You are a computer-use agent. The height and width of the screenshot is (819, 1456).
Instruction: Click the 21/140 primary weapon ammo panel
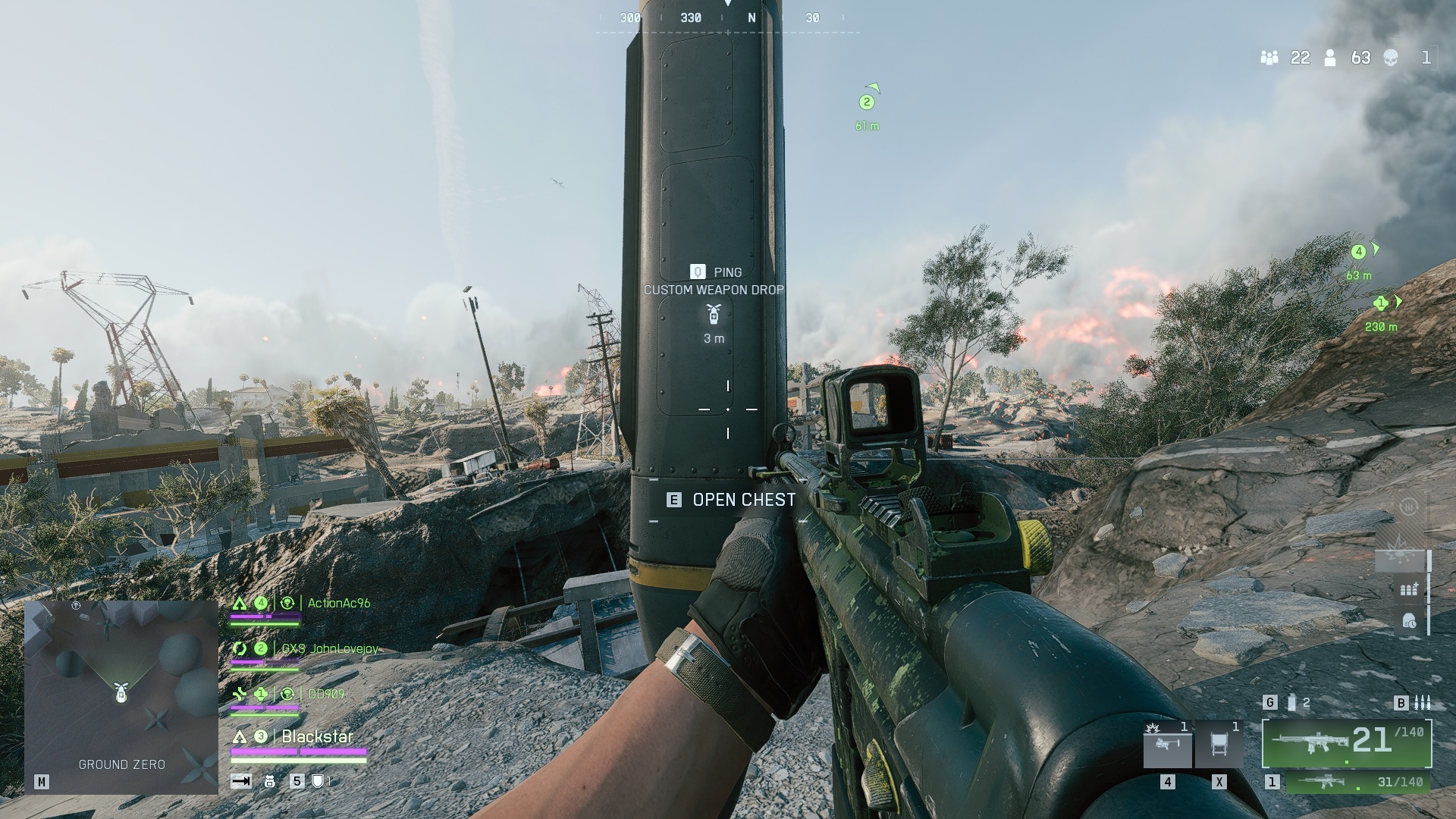click(x=1348, y=744)
